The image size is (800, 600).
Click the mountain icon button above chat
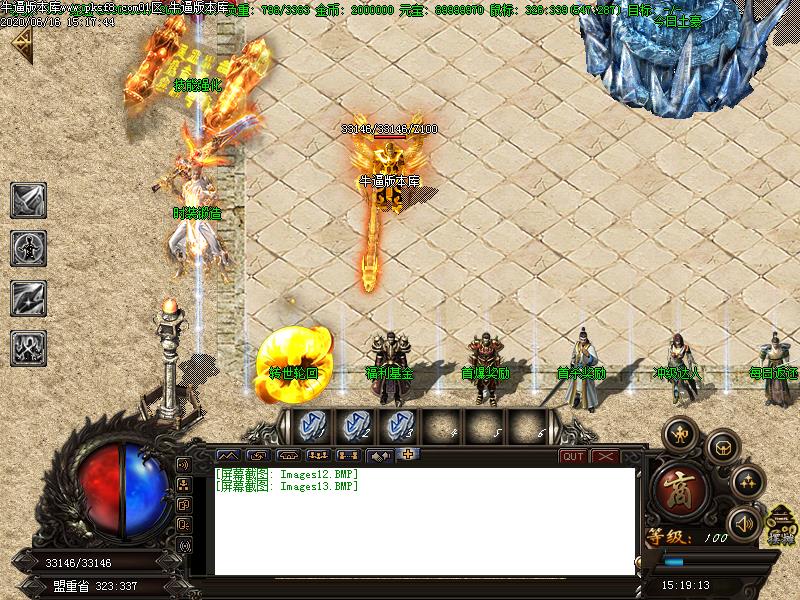click(x=229, y=456)
